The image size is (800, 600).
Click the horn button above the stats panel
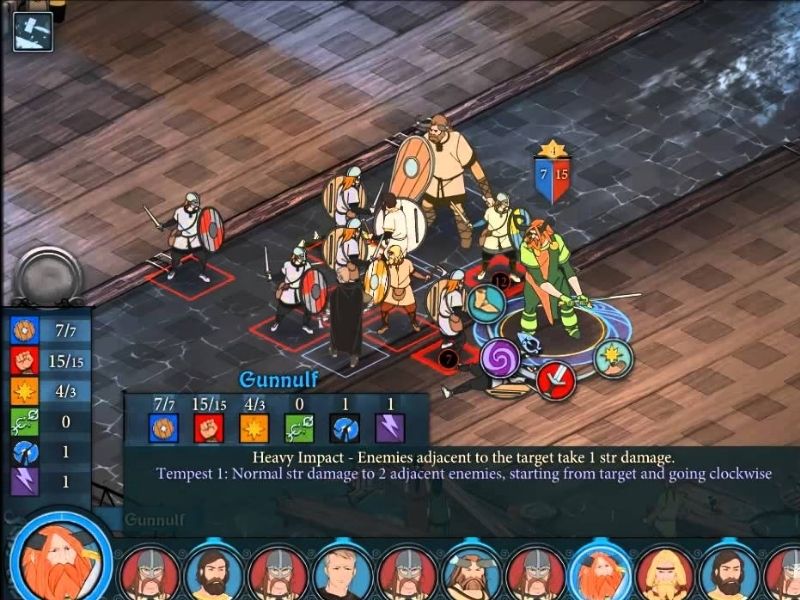(x=46, y=274)
